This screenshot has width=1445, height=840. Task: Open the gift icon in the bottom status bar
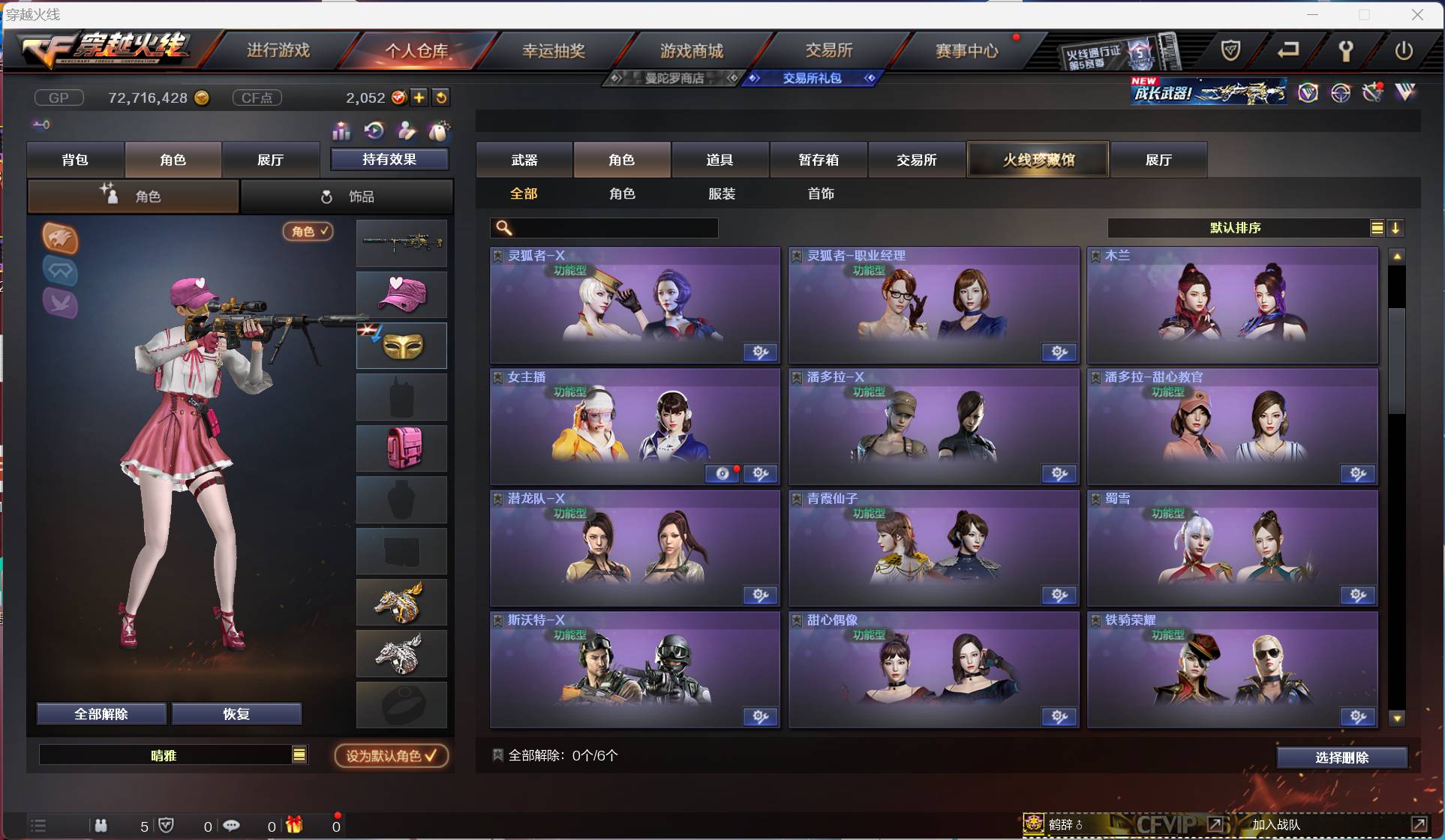pyautogui.click(x=292, y=825)
